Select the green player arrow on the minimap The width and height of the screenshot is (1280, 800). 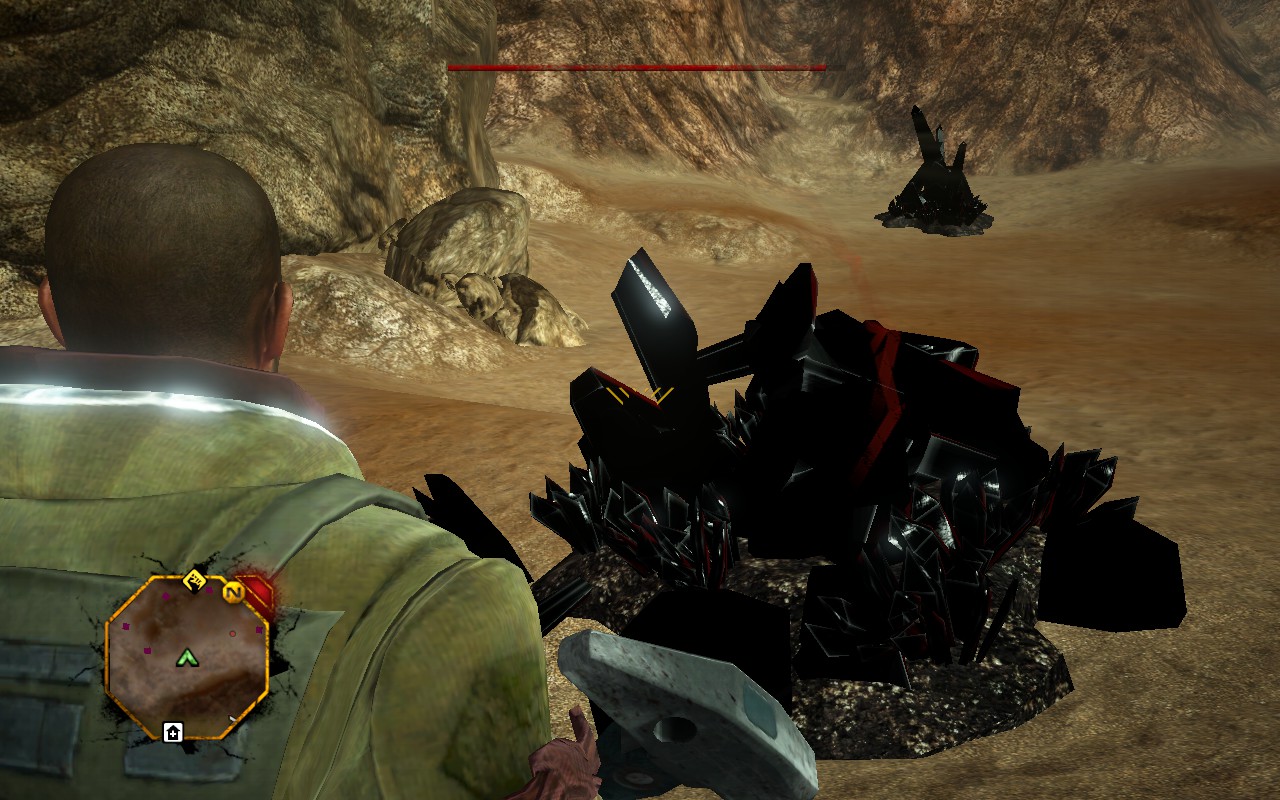[x=186, y=657]
